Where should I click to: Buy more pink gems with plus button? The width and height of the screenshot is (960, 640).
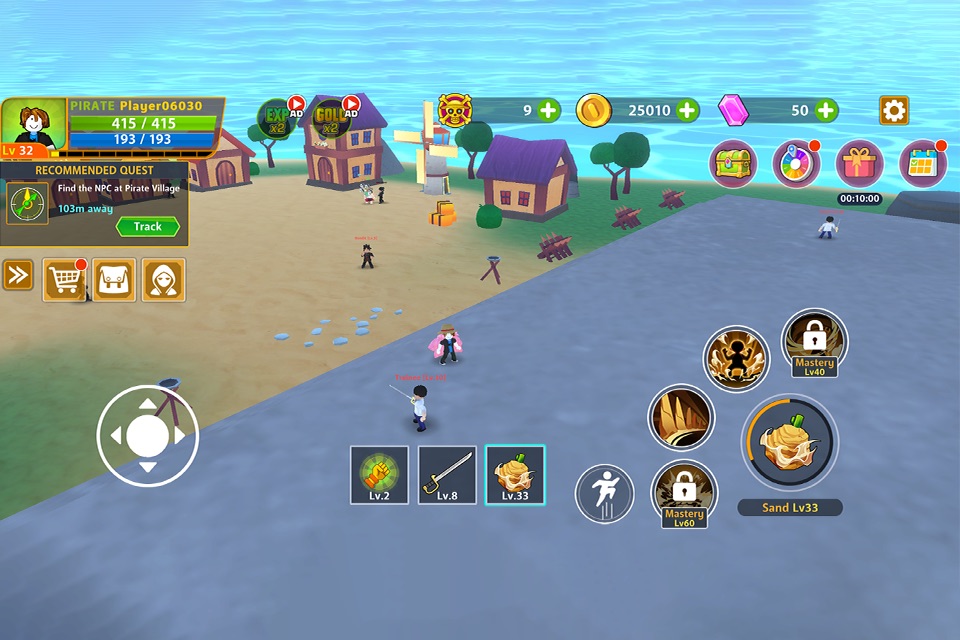826,110
